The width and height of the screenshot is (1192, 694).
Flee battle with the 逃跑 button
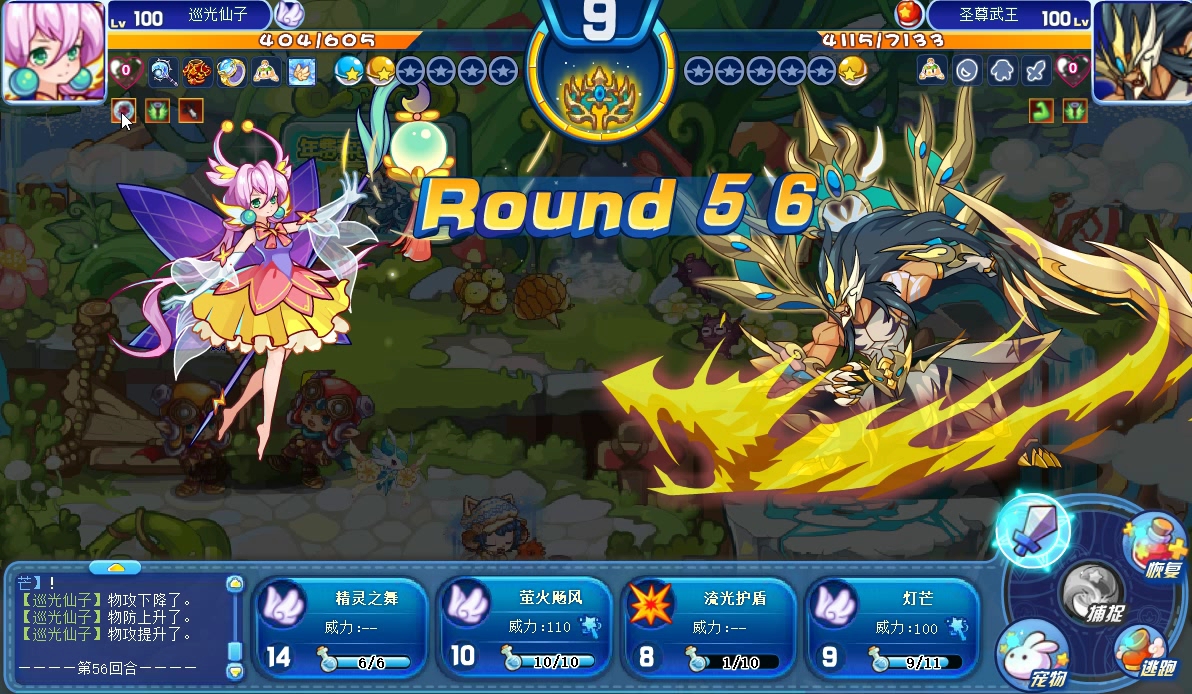pyautogui.click(x=1145, y=652)
